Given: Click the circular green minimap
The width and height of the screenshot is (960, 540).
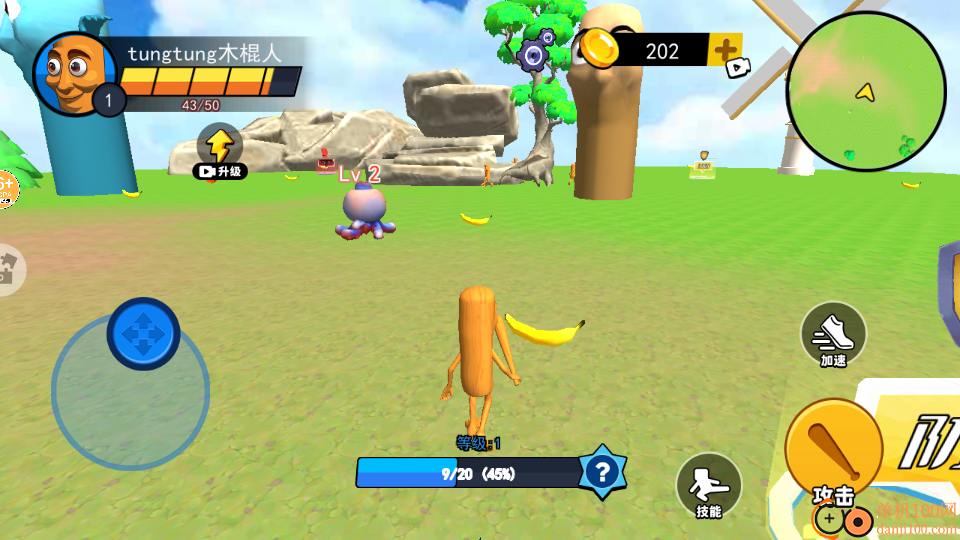Looking at the screenshot, I should click(x=866, y=92).
